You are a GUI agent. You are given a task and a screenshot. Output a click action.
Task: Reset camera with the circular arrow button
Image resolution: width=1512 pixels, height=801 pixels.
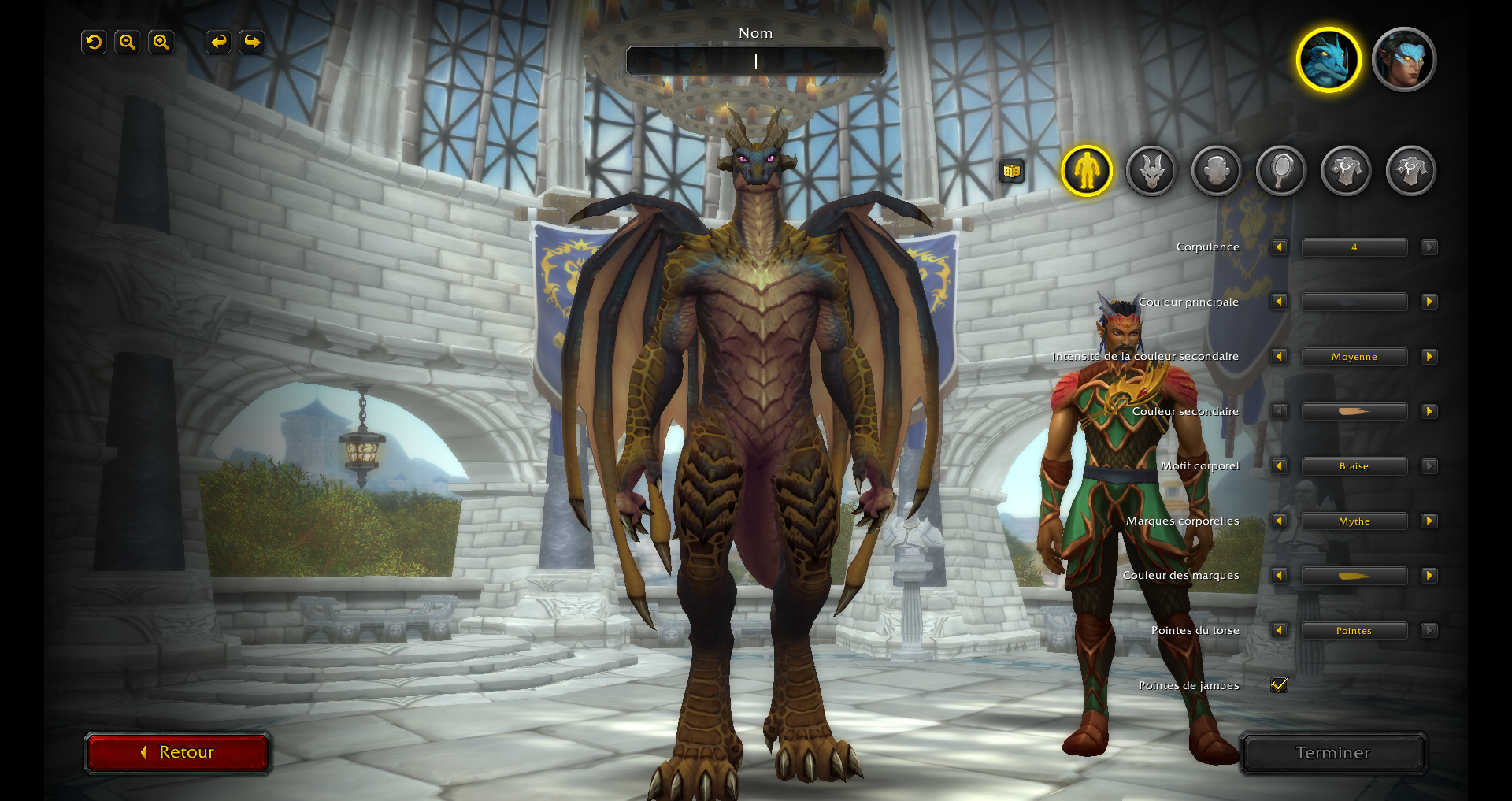click(x=94, y=43)
